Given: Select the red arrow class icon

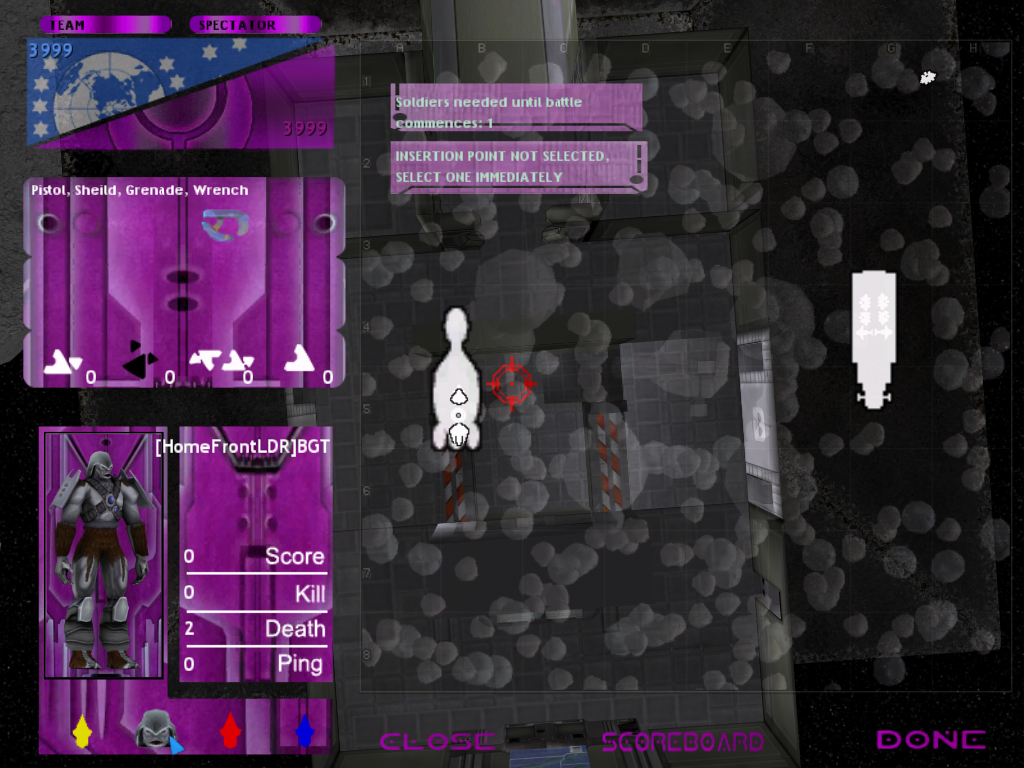Looking at the screenshot, I should coord(230,730).
